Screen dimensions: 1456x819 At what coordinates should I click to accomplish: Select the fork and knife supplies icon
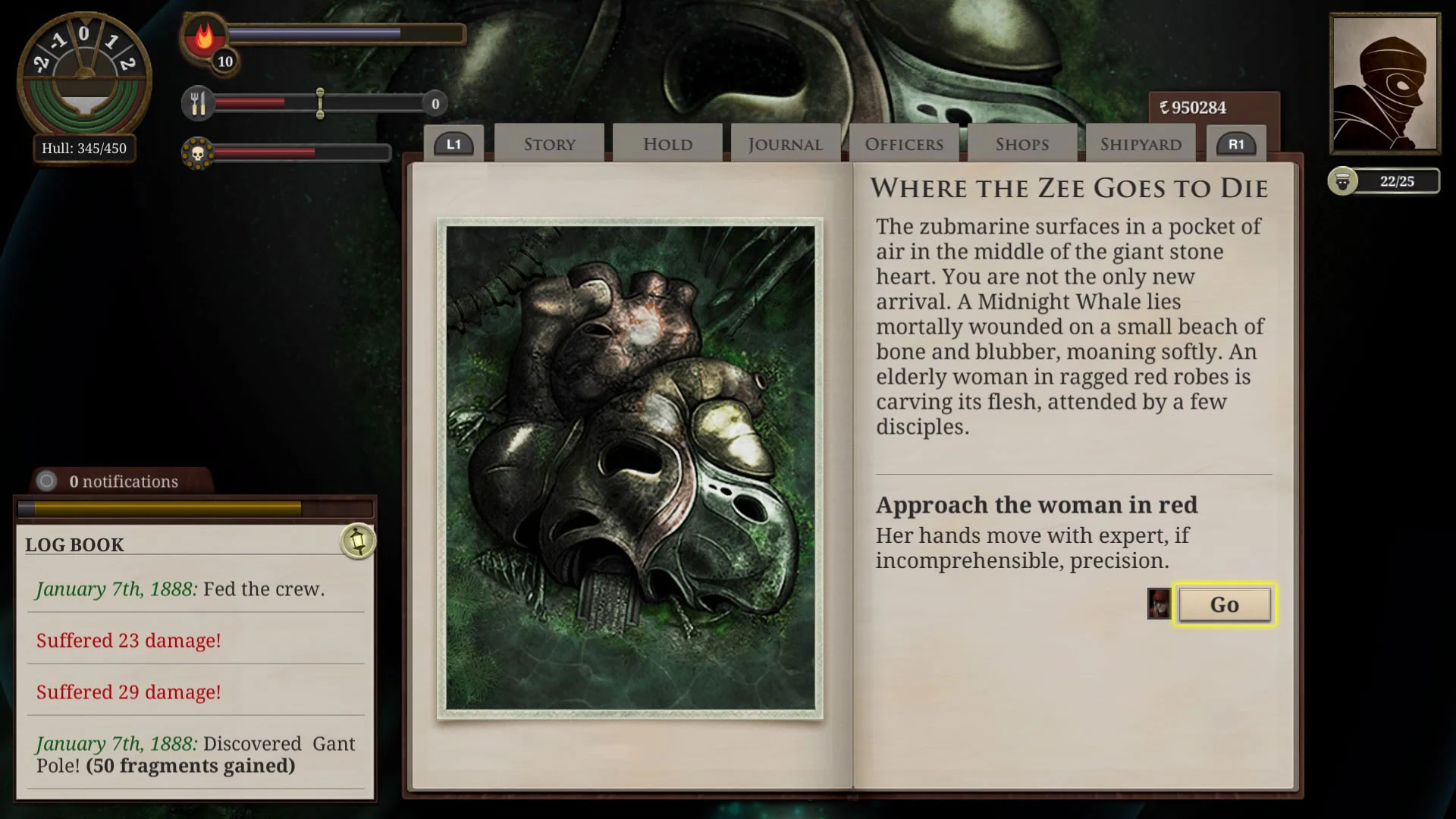198,102
